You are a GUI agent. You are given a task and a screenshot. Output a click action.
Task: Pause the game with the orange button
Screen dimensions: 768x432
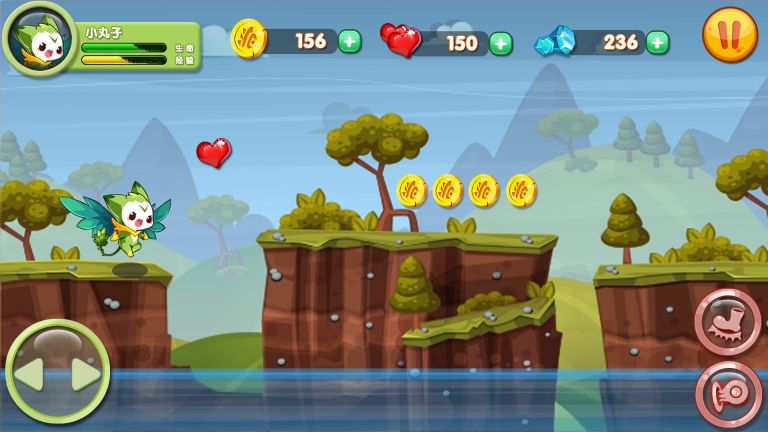click(x=729, y=35)
